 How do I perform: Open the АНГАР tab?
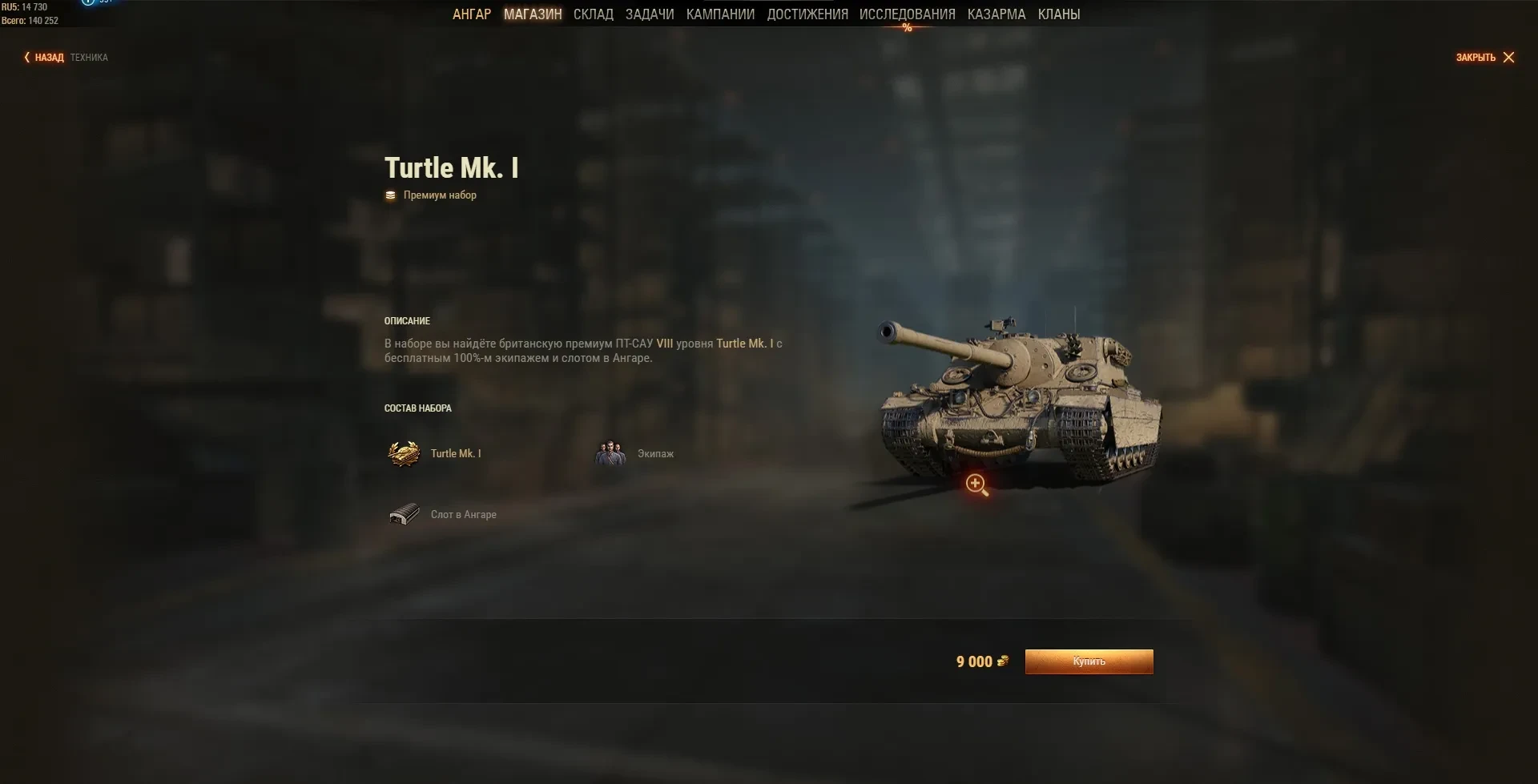471,14
